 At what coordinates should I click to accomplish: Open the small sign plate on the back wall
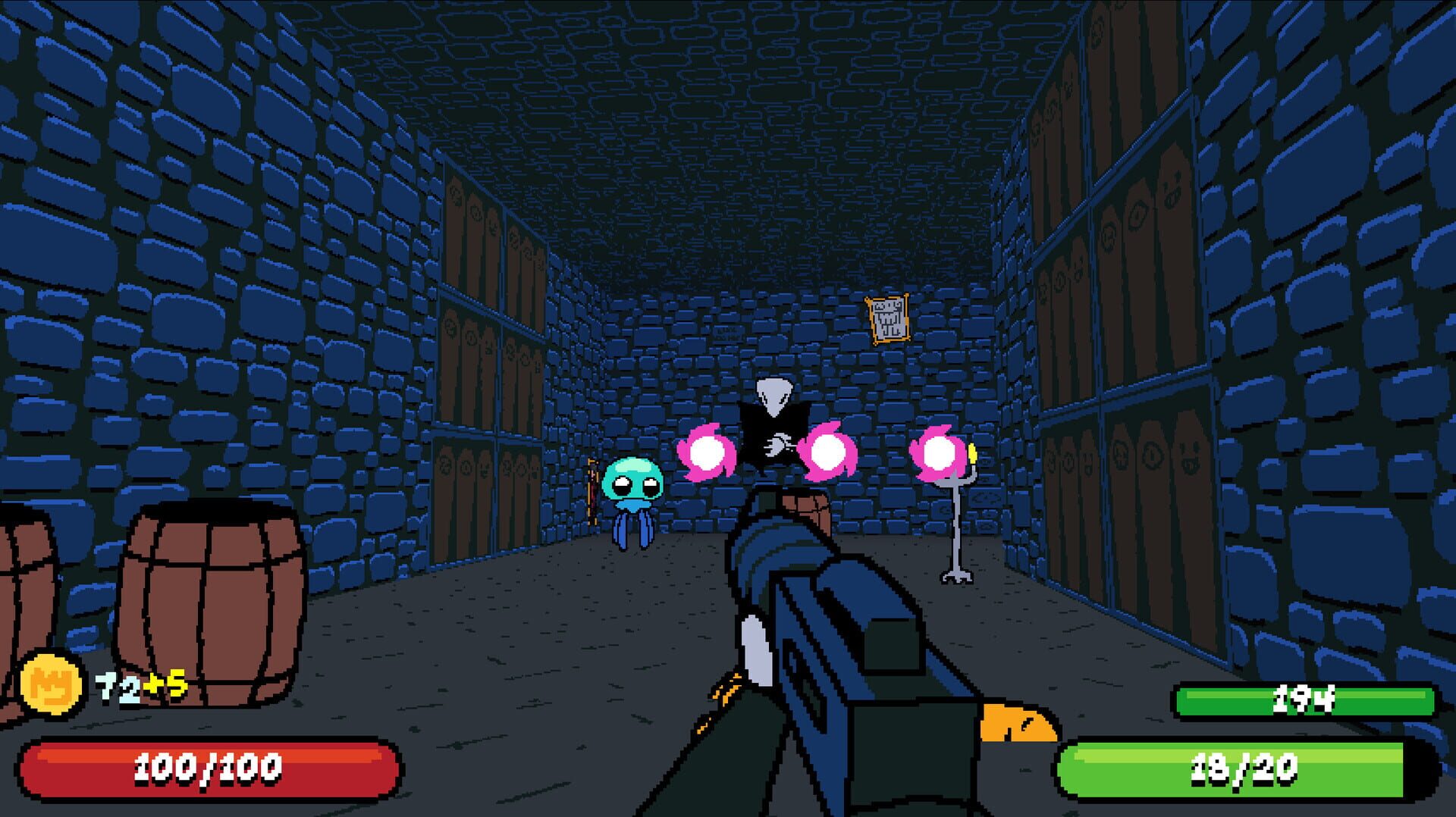pos(728,331)
